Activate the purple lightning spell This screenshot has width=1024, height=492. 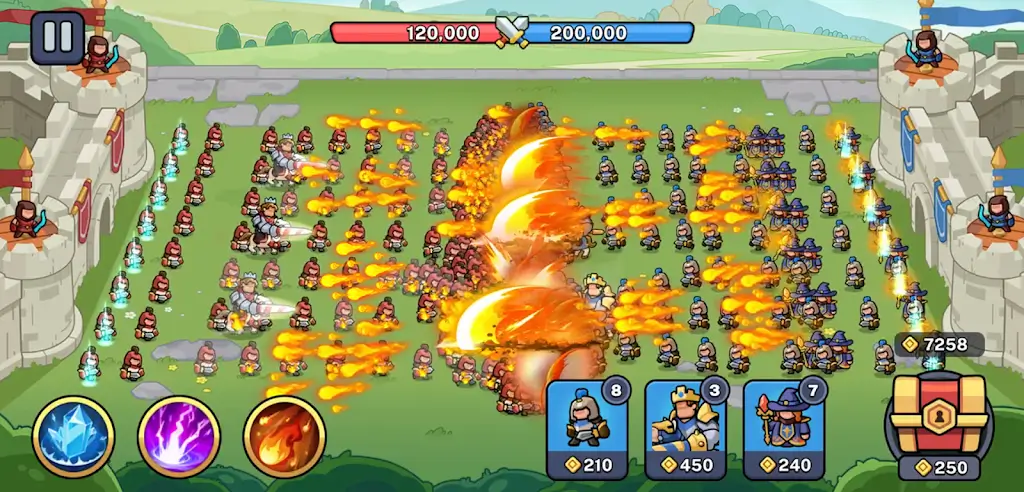point(179,436)
